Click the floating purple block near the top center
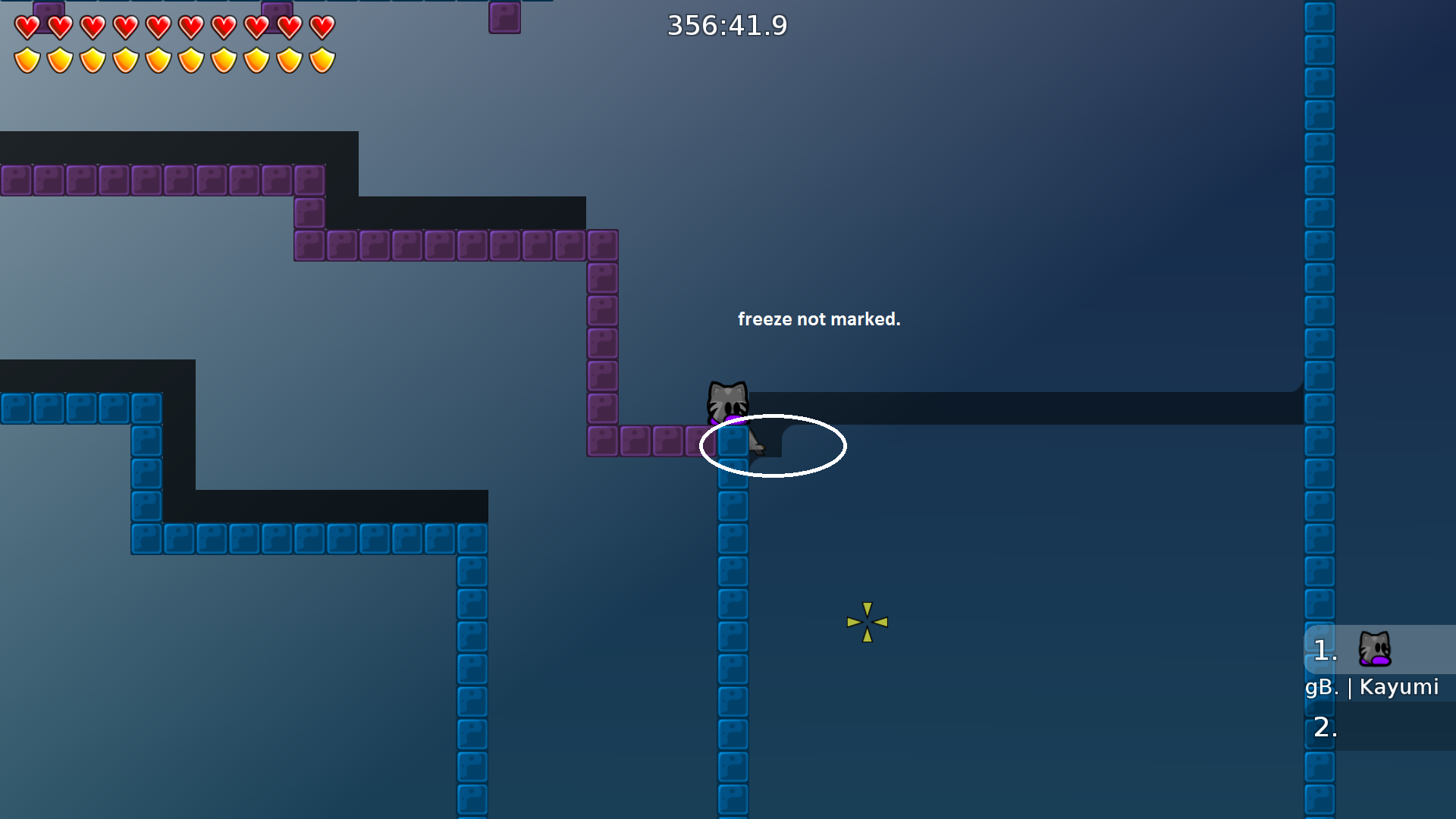The width and height of the screenshot is (1456, 819). pos(504,18)
